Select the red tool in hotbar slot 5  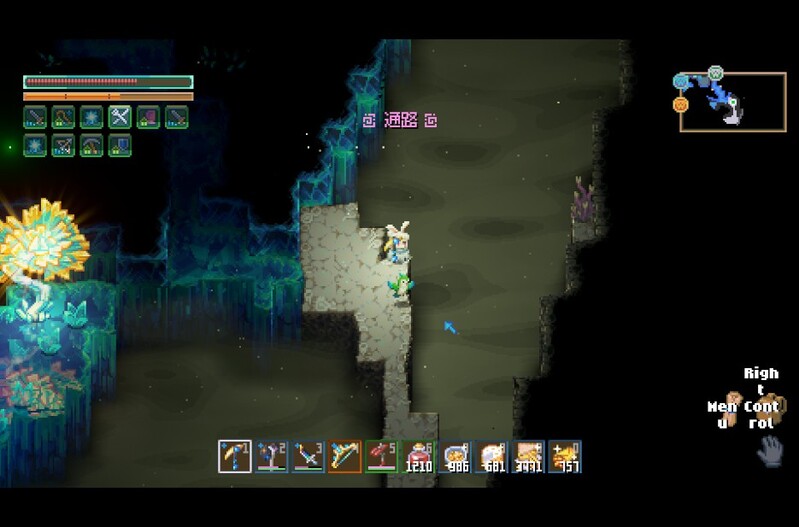click(x=381, y=457)
